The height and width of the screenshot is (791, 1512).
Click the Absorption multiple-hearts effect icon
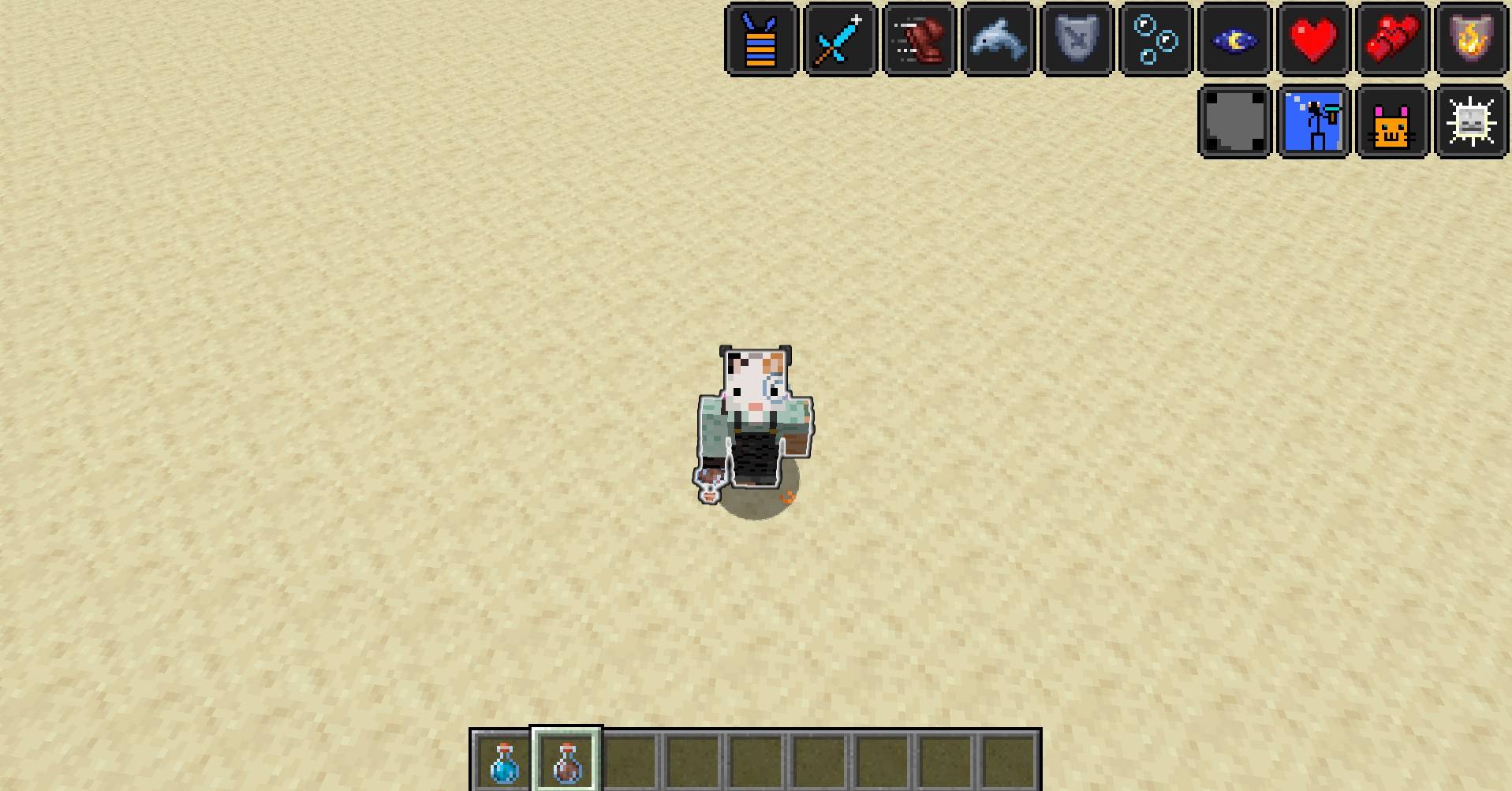coord(1391,39)
